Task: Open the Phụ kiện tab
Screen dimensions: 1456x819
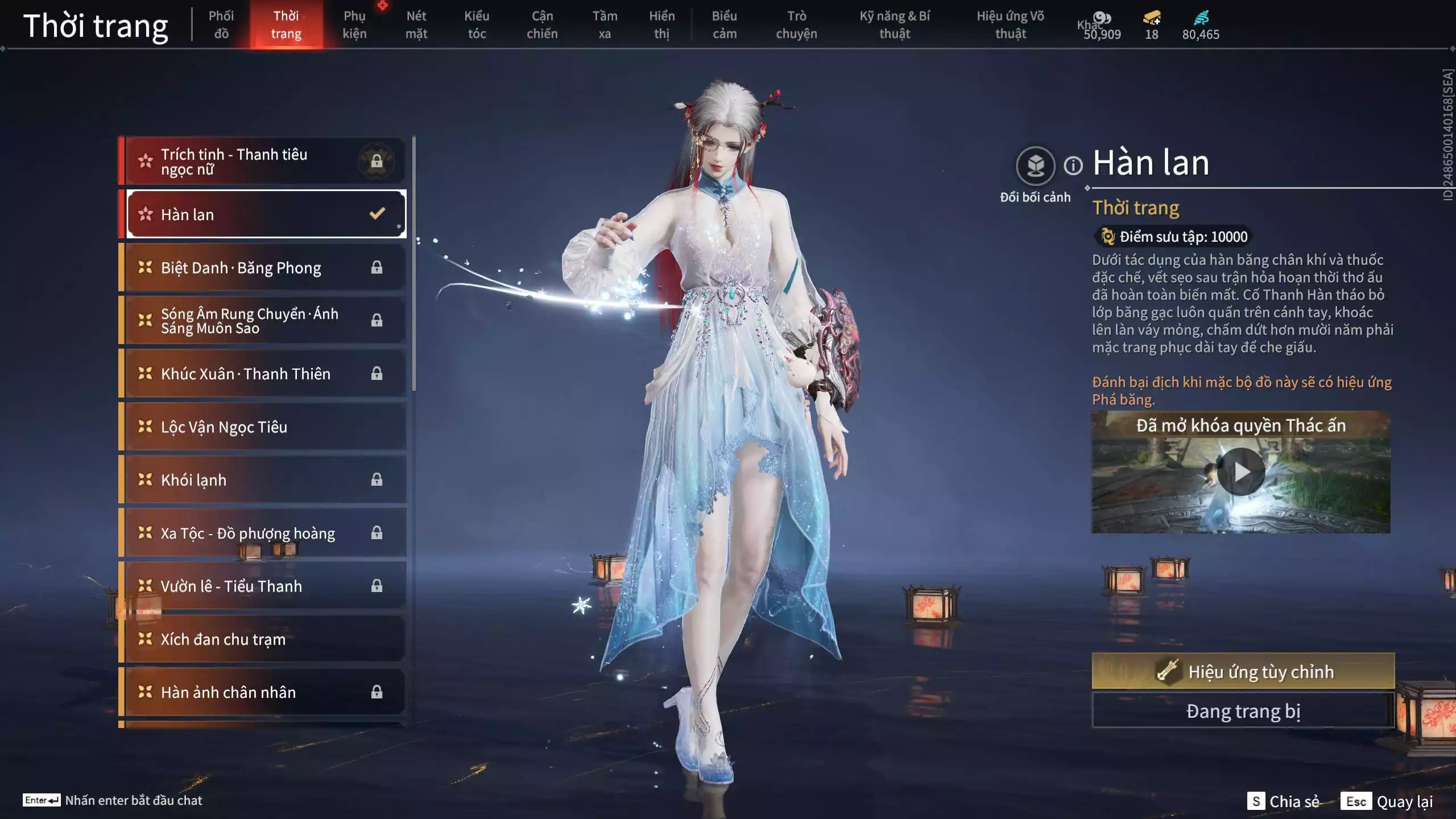Action: (x=354, y=25)
